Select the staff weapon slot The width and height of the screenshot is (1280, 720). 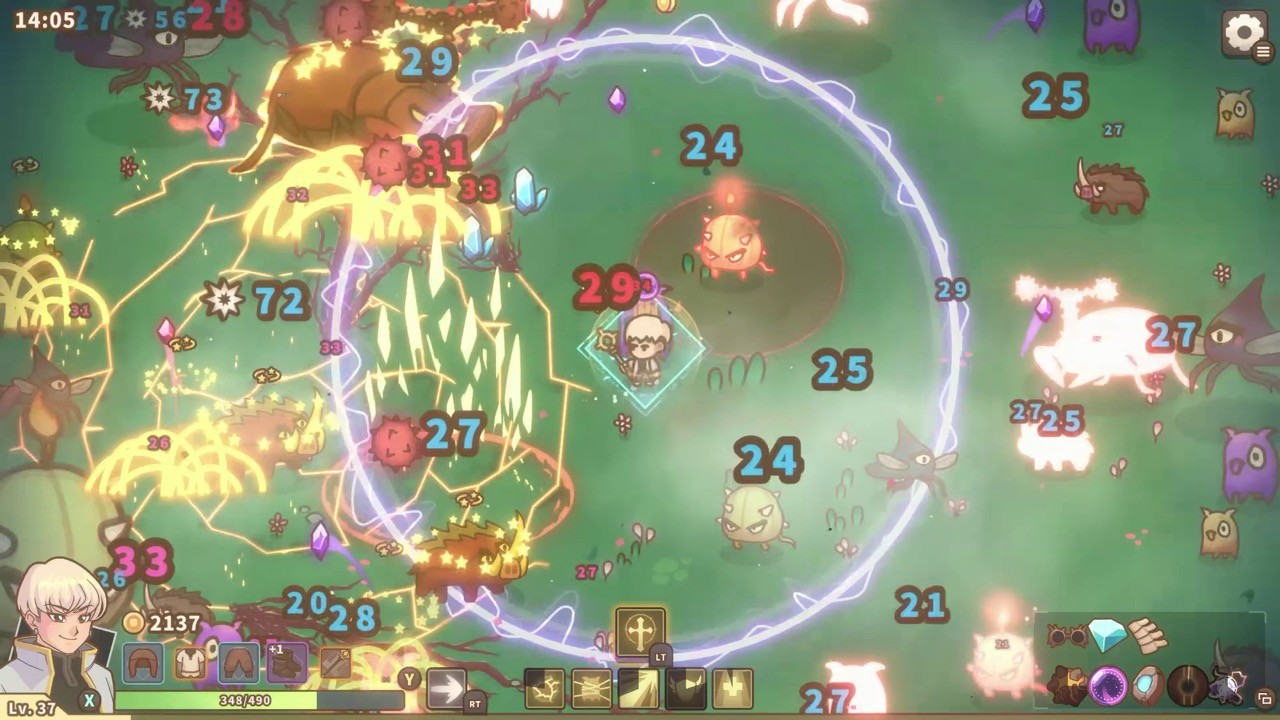pos(334,663)
